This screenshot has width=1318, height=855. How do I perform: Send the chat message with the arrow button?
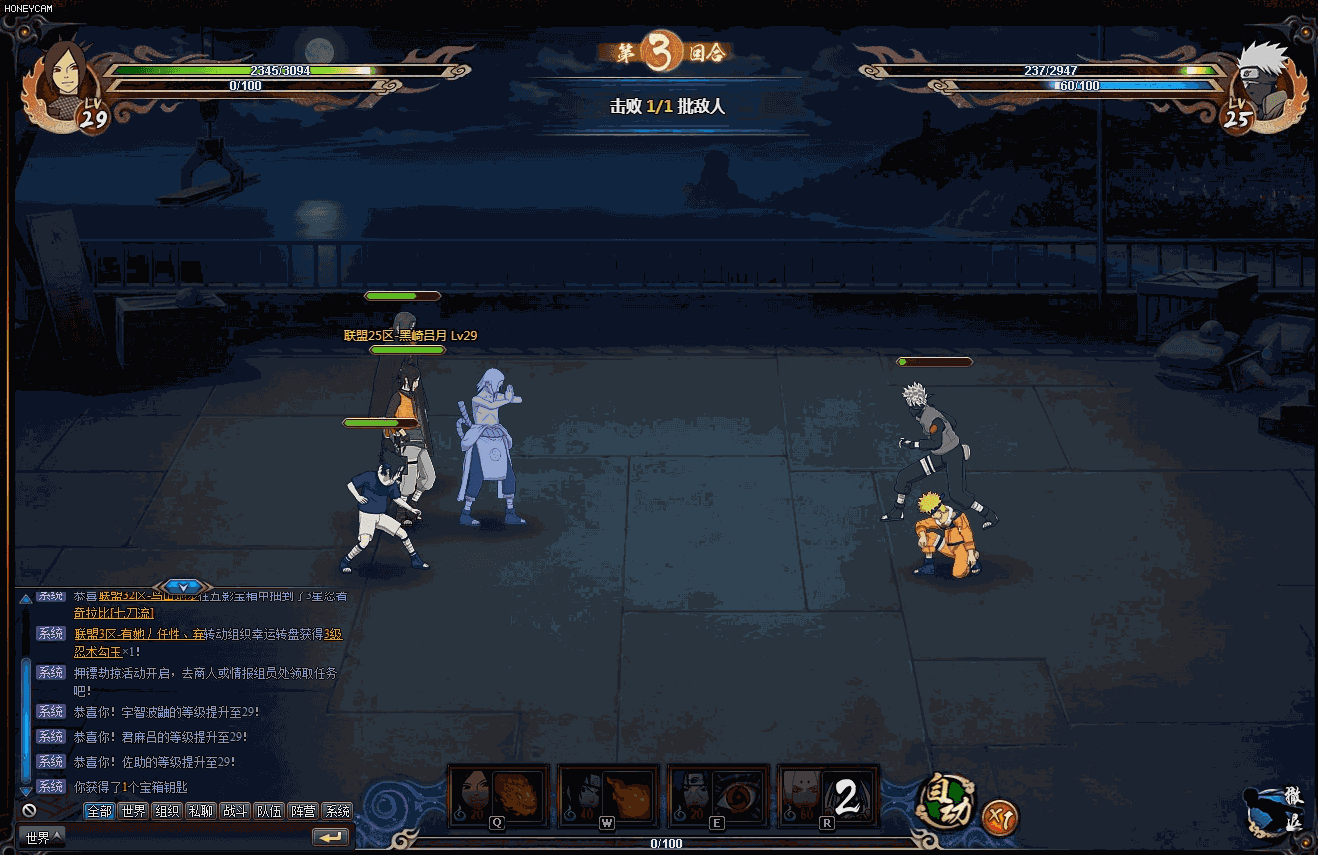coord(331,837)
